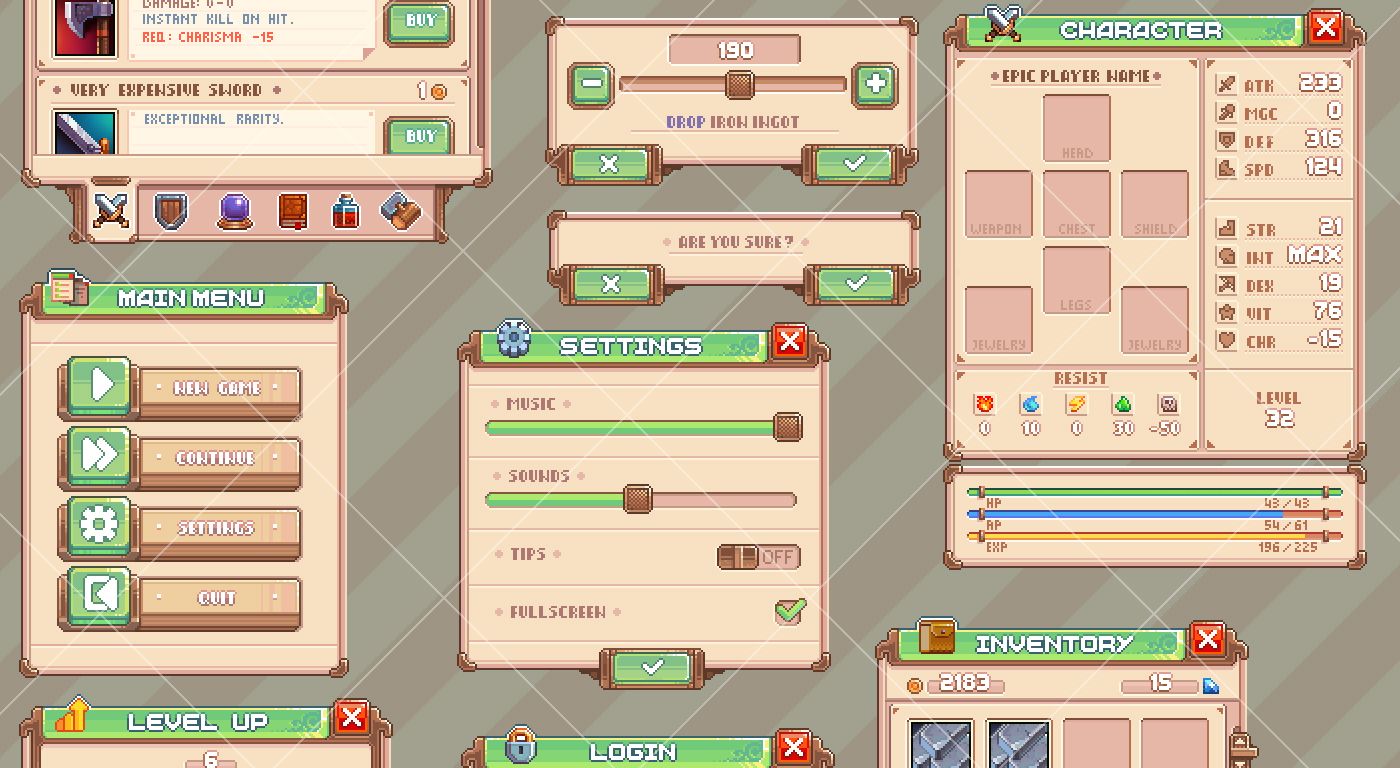Close the Character window
Image resolution: width=1400 pixels, height=768 pixels.
[x=1326, y=27]
